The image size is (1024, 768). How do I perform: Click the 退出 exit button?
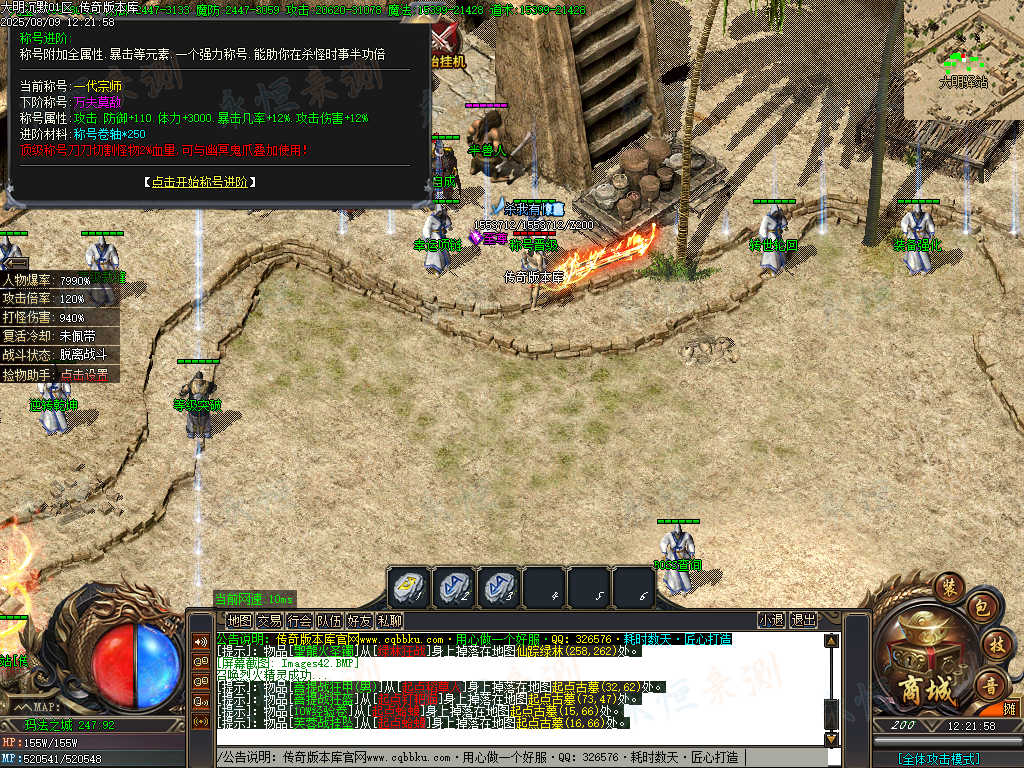point(803,620)
